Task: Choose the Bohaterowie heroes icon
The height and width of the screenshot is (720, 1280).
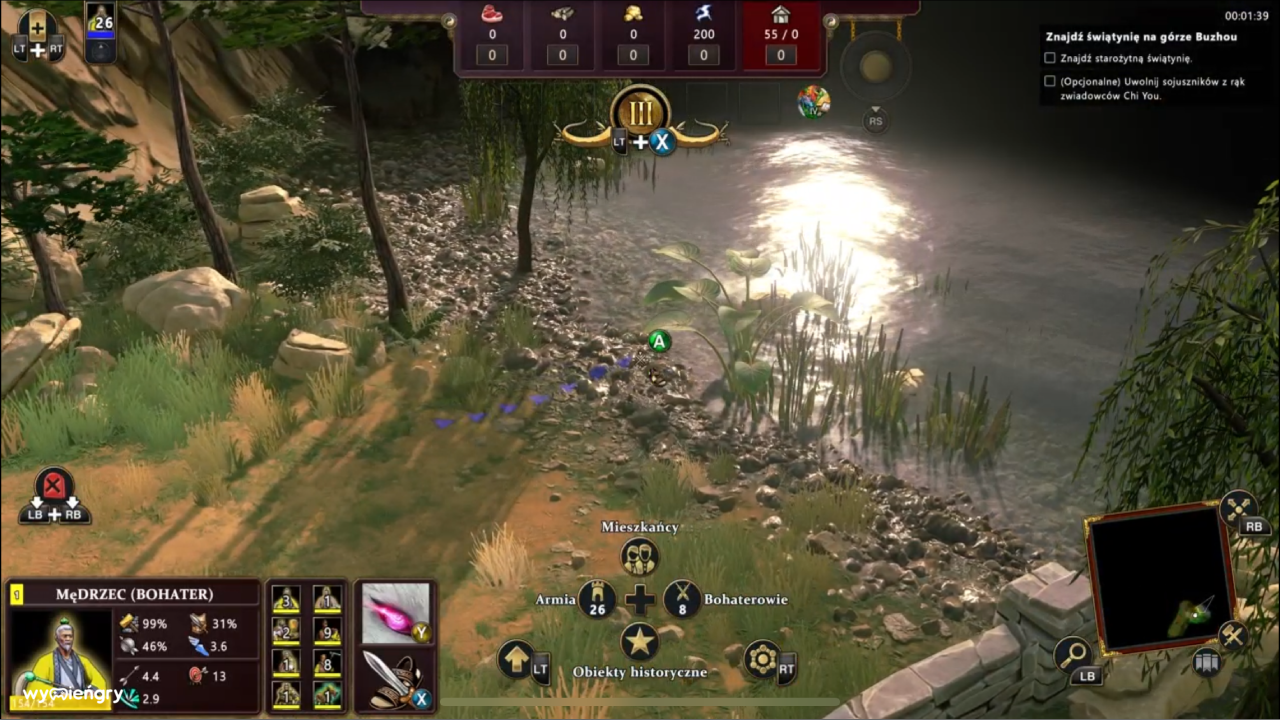Action: pyautogui.click(x=682, y=599)
